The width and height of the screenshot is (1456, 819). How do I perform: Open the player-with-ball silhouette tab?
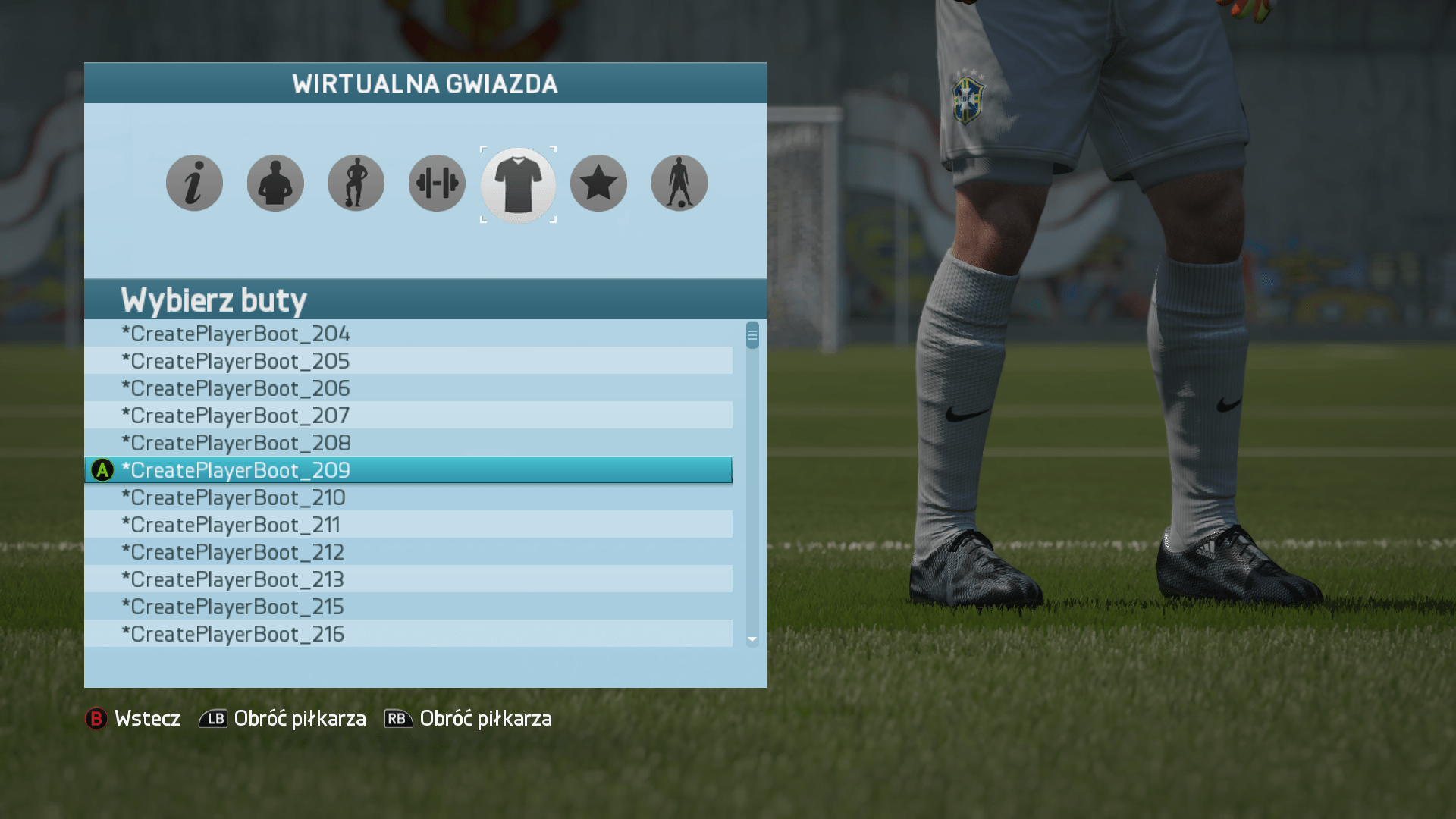tap(356, 184)
